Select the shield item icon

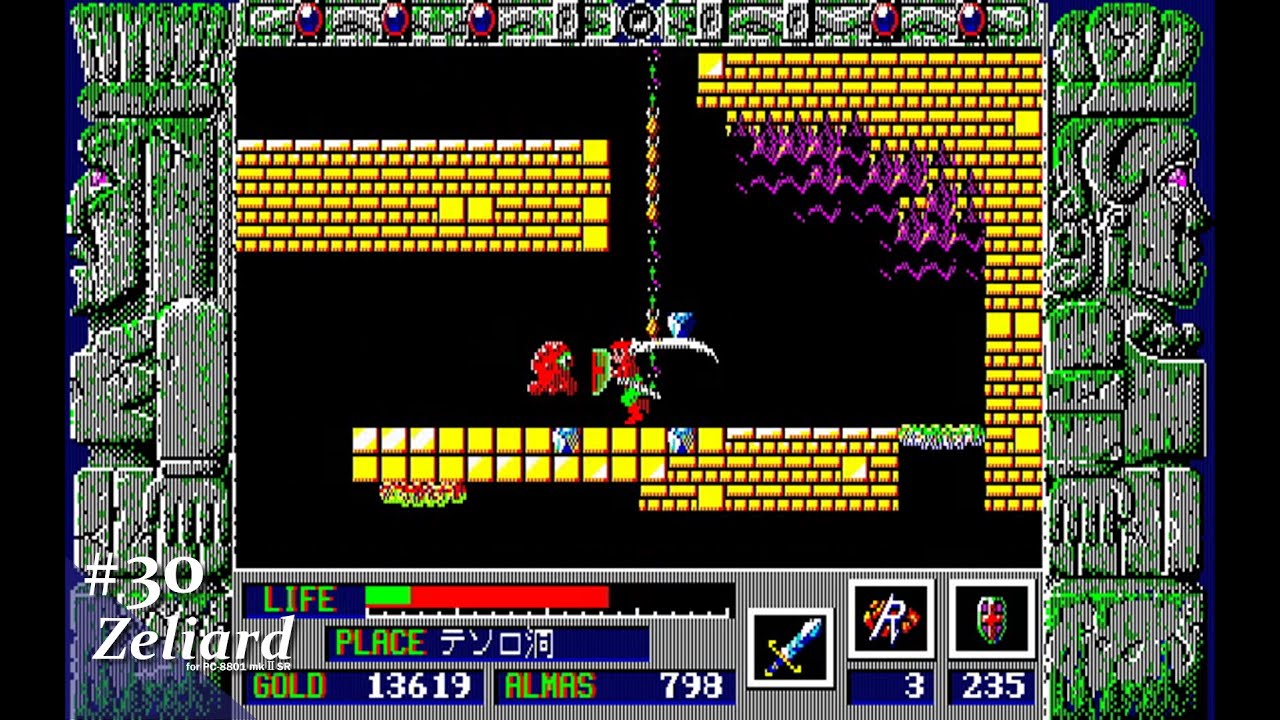(994, 617)
